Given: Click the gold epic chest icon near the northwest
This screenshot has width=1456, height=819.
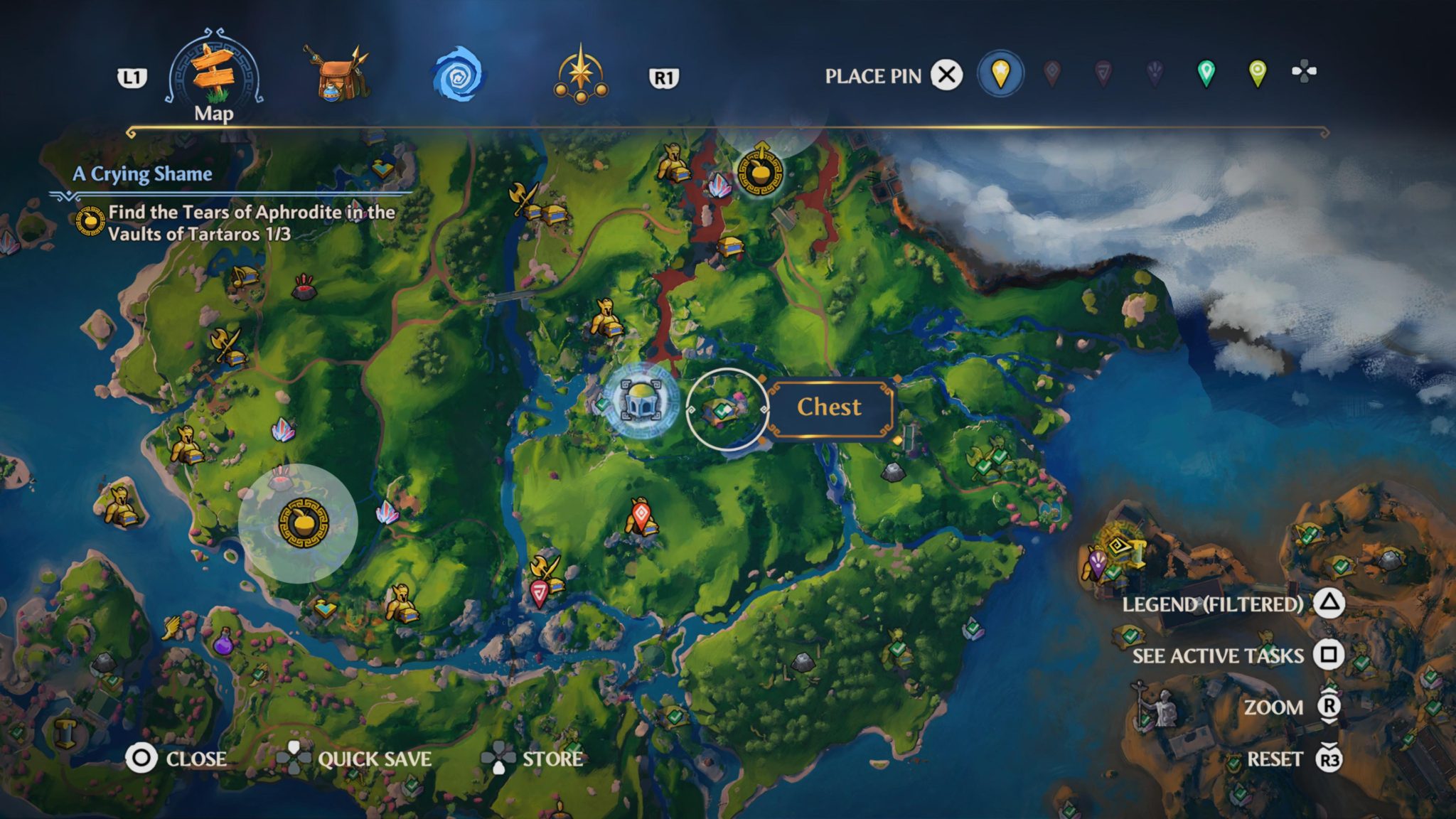Looking at the screenshot, I should click(x=555, y=214).
